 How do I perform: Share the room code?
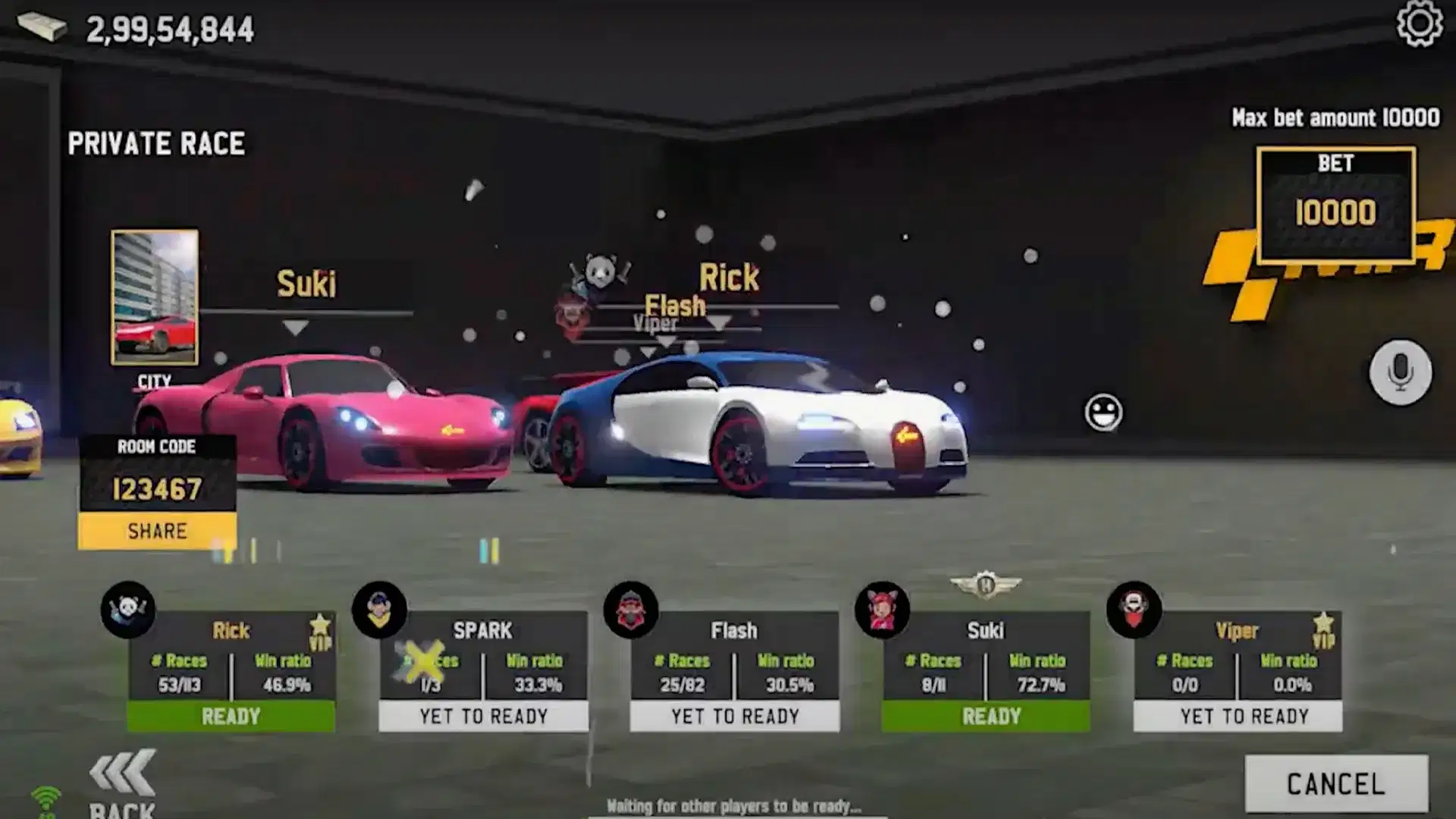[x=157, y=531]
